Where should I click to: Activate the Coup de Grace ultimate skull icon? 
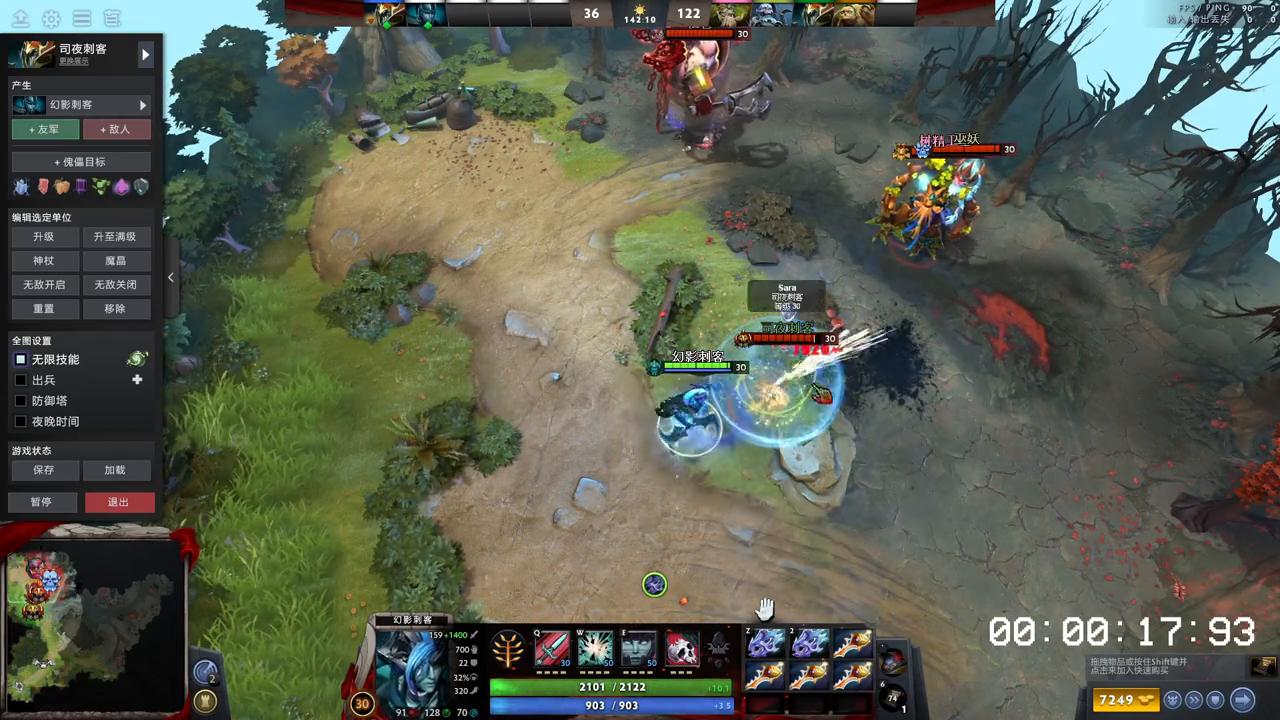tap(681, 650)
